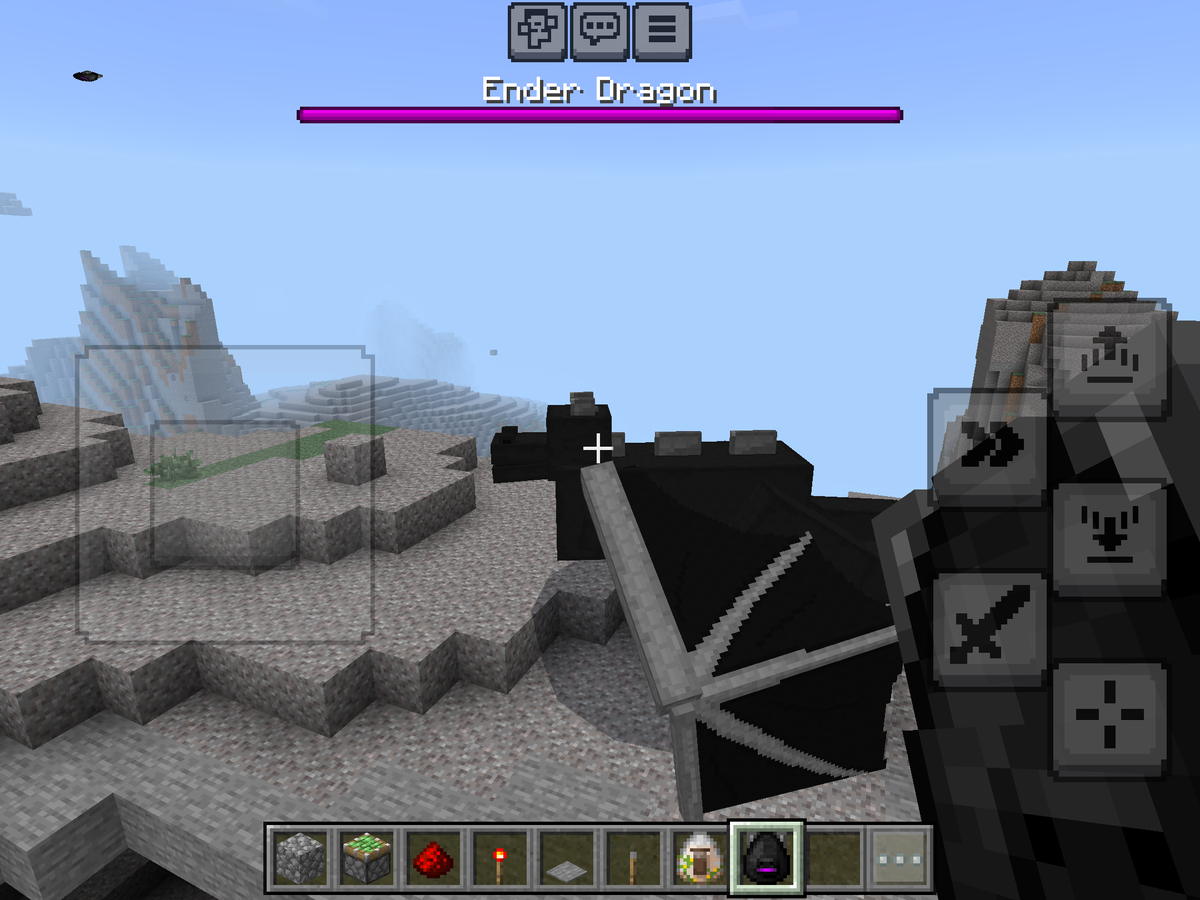Image resolution: width=1200 pixels, height=900 pixels.
Task: Select the black Ender Dragon spawn egg
Action: point(765,858)
